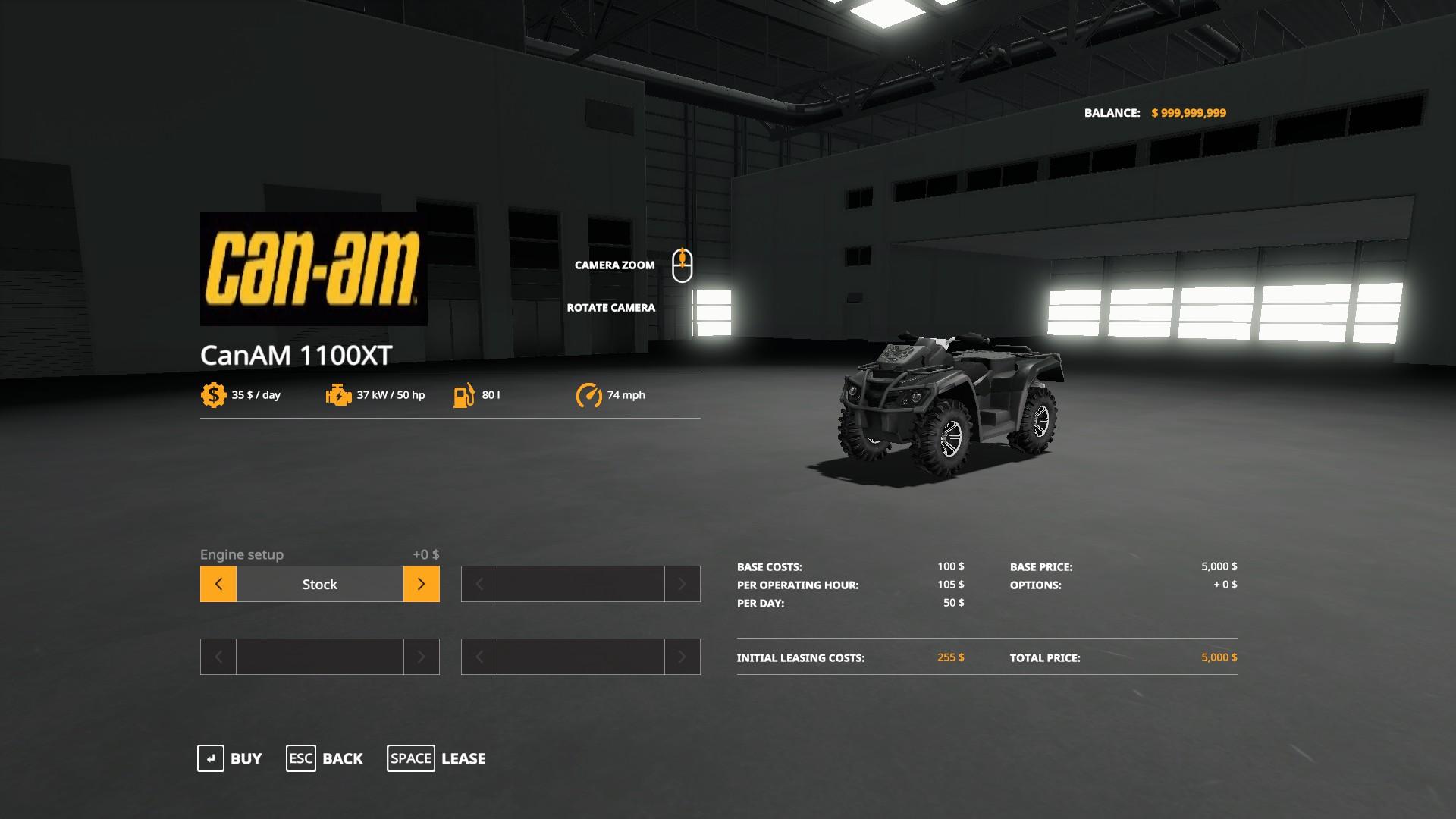Lease the CanAM 1100XT
Image resolution: width=1456 pixels, height=819 pixels.
click(x=437, y=758)
